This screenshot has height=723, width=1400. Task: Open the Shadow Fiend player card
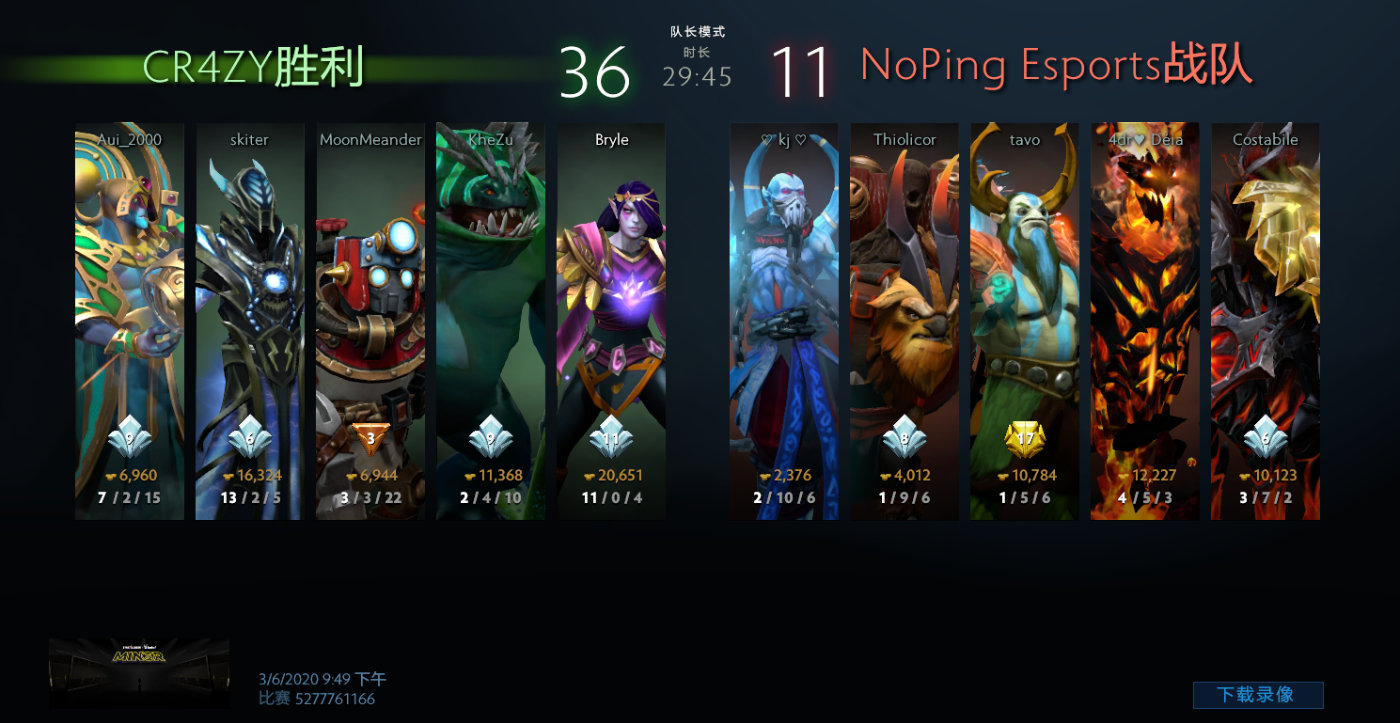[x=1145, y=320]
